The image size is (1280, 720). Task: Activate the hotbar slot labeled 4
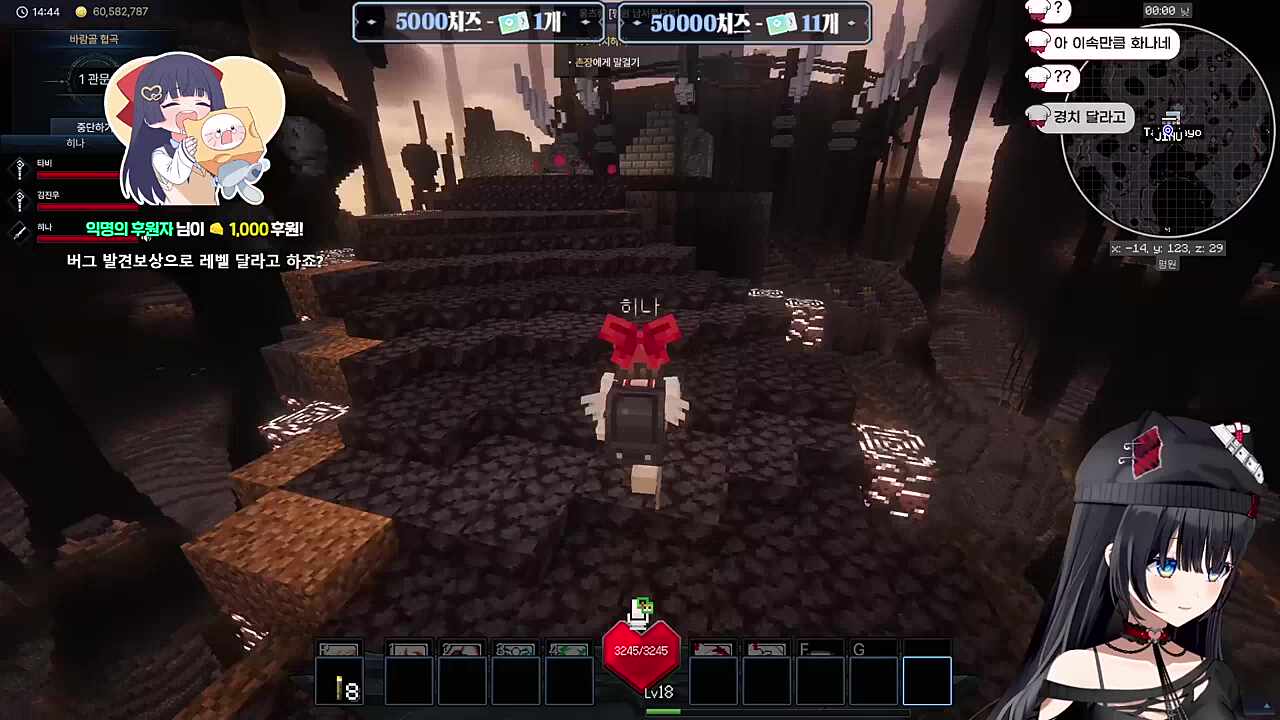(x=569, y=679)
